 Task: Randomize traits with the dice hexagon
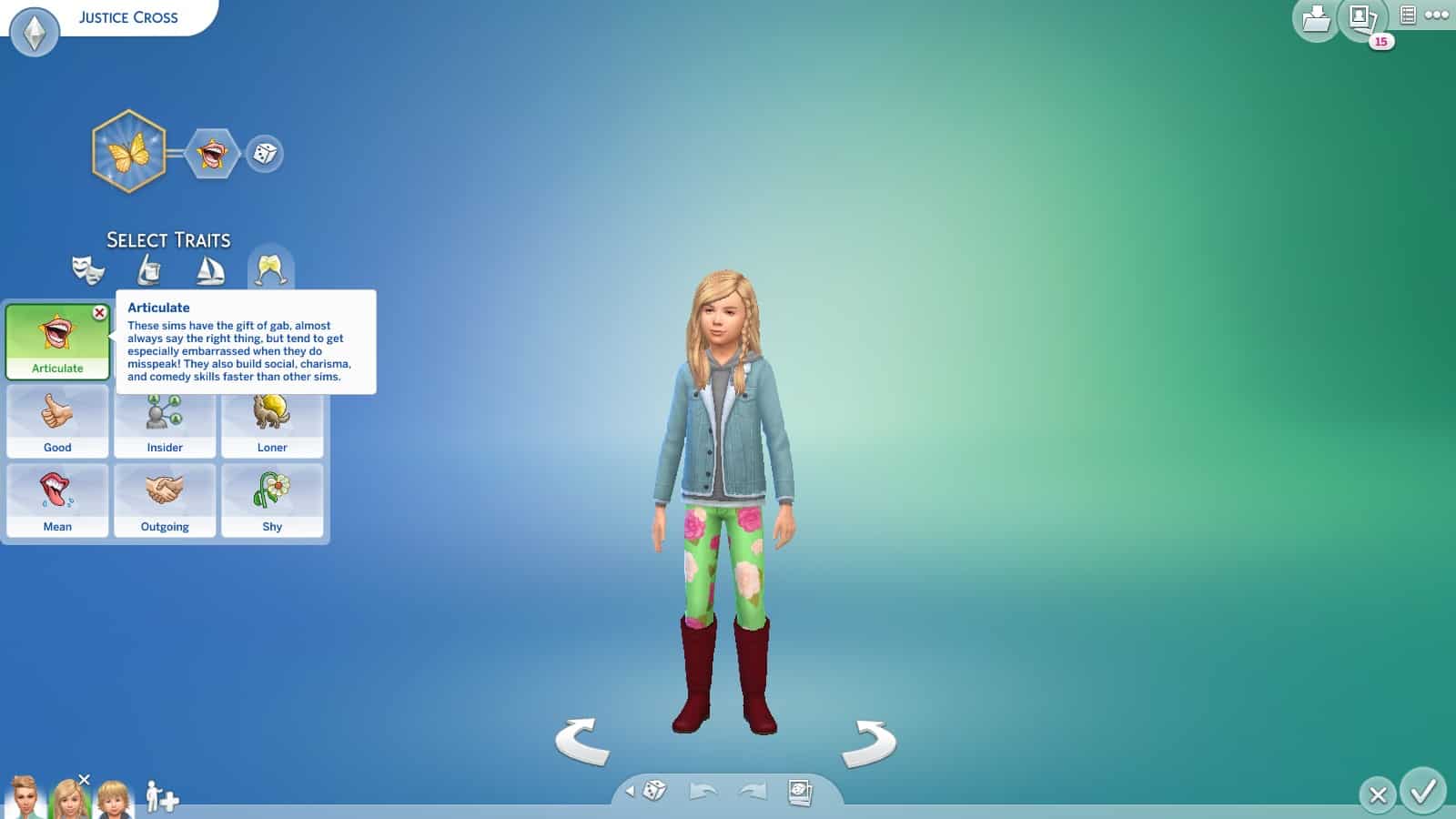265,153
